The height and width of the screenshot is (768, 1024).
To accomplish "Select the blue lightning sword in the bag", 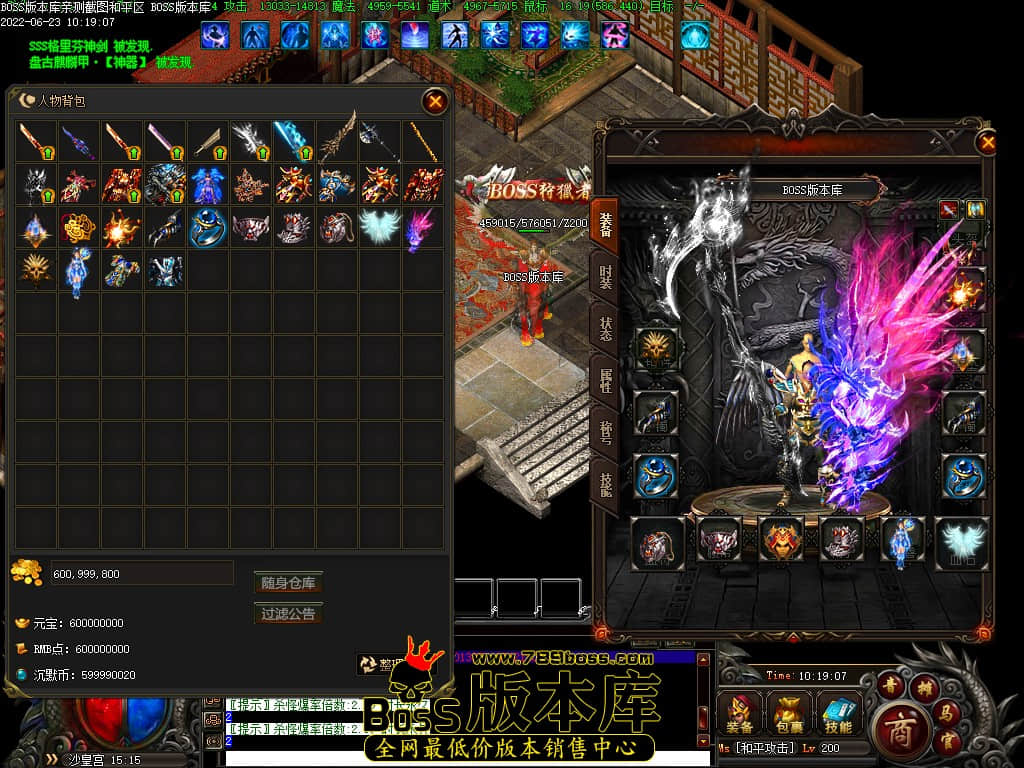I will coord(293,142).
